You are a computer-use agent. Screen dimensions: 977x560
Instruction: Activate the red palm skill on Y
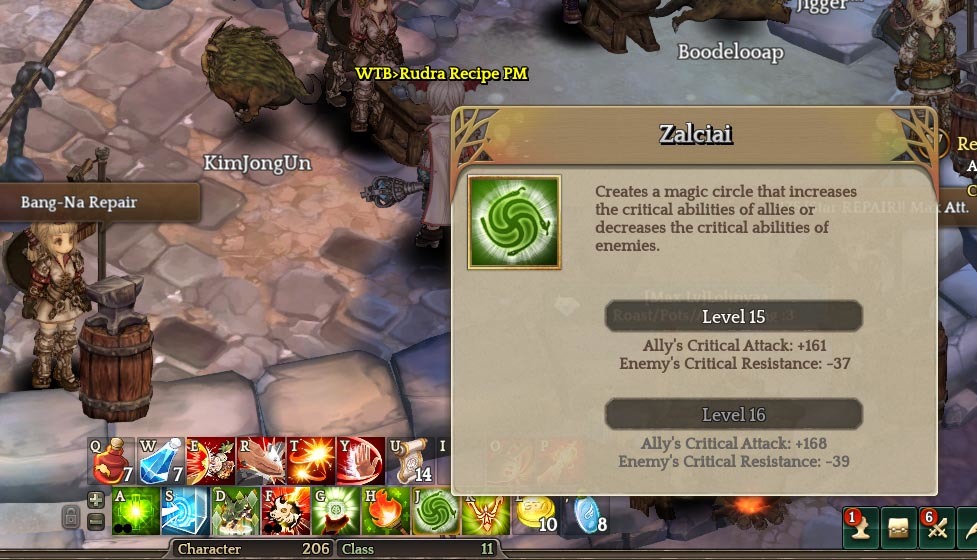point(361,460)
